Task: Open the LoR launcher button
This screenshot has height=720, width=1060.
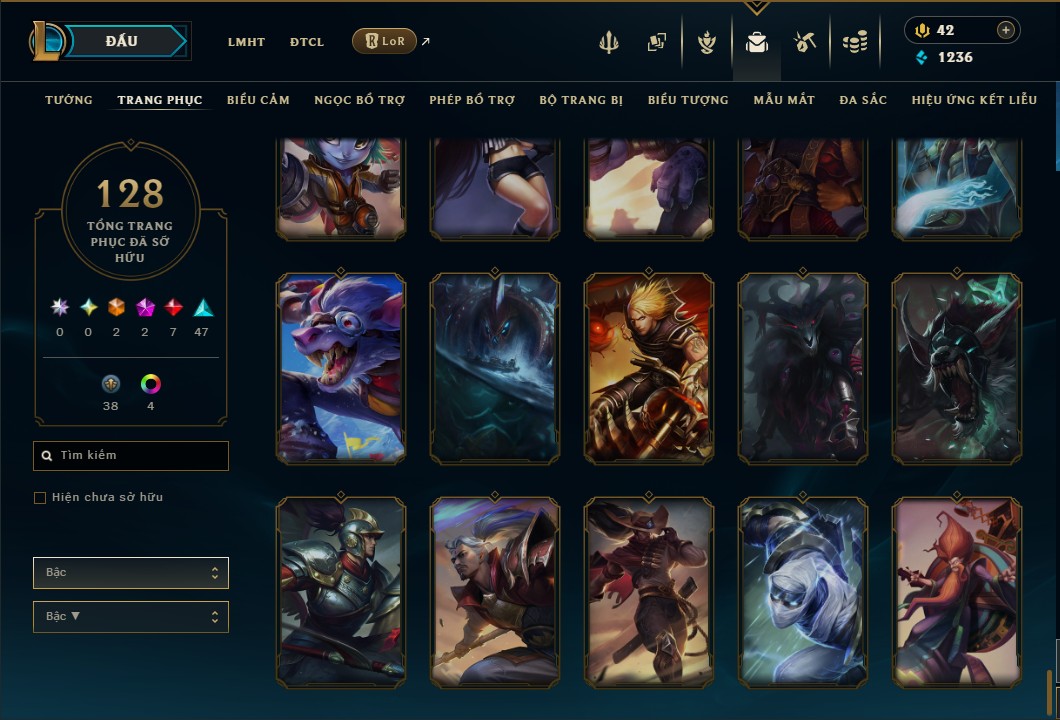Action: (x=384, y=41)
